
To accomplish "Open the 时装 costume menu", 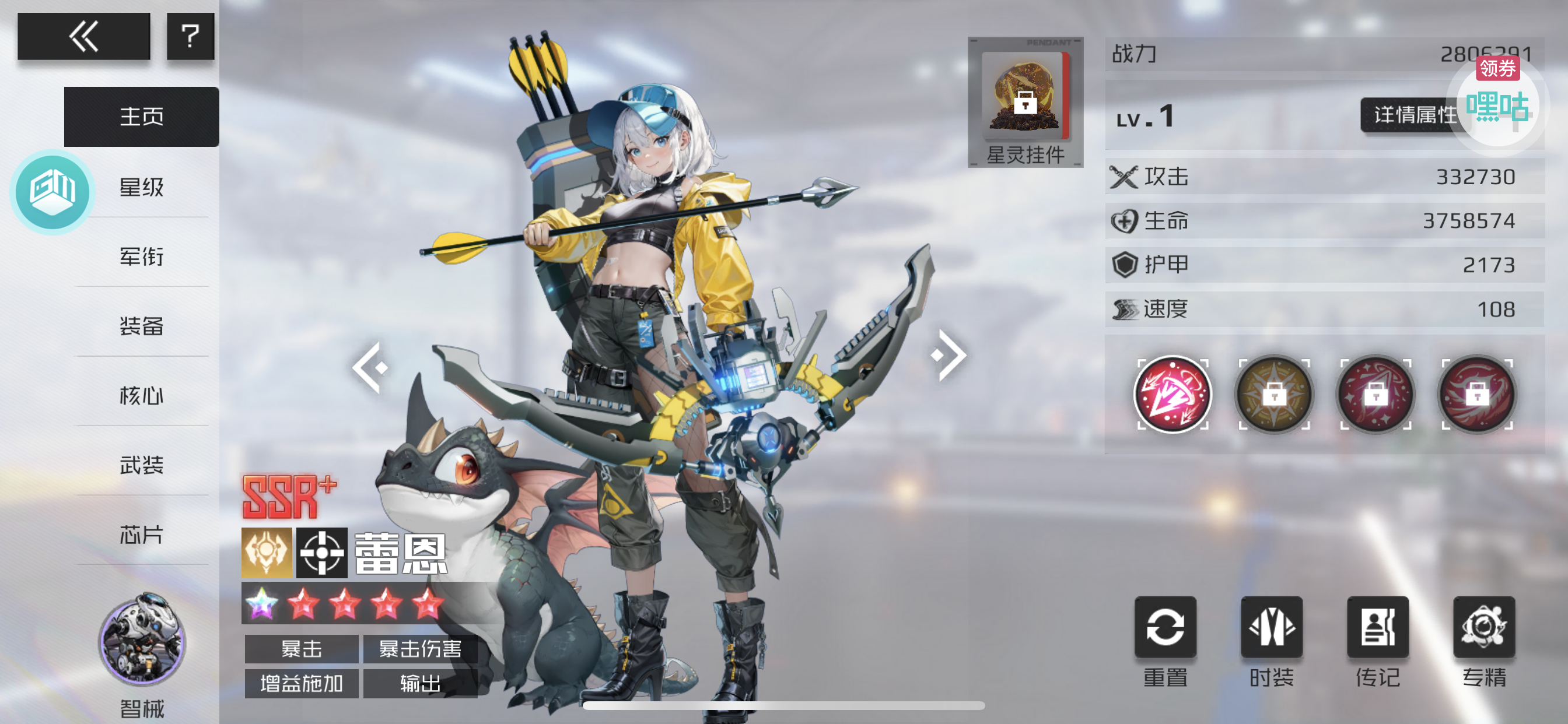I will coord(1272,627).
